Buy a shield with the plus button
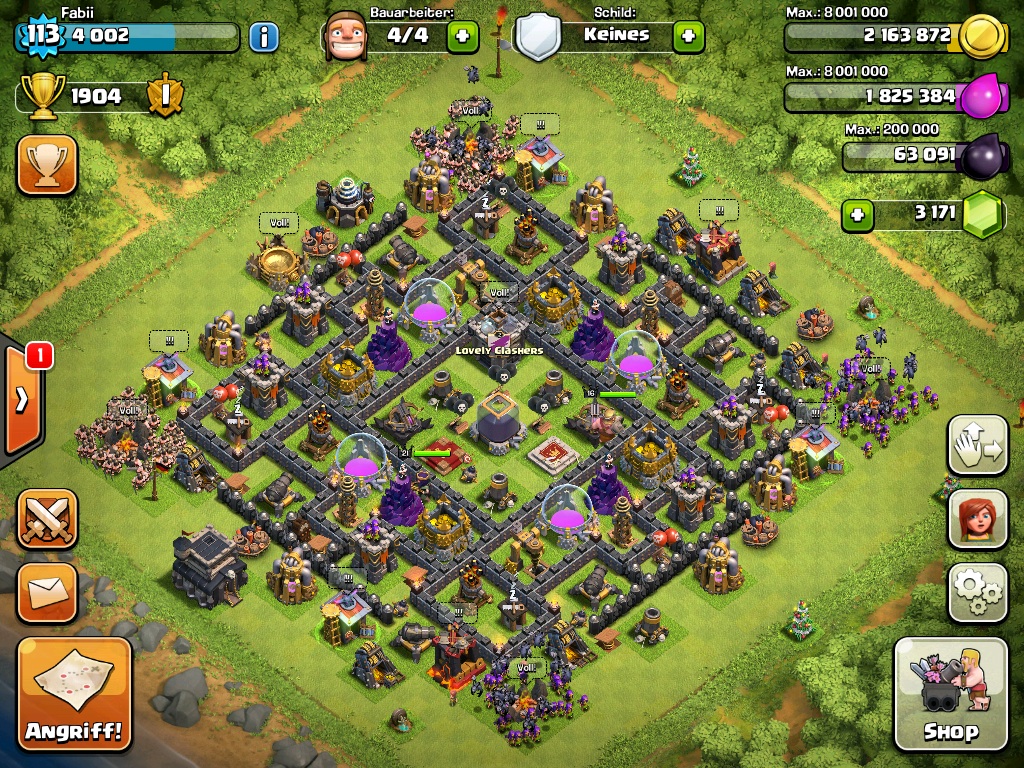 click(x=688, y=38)
